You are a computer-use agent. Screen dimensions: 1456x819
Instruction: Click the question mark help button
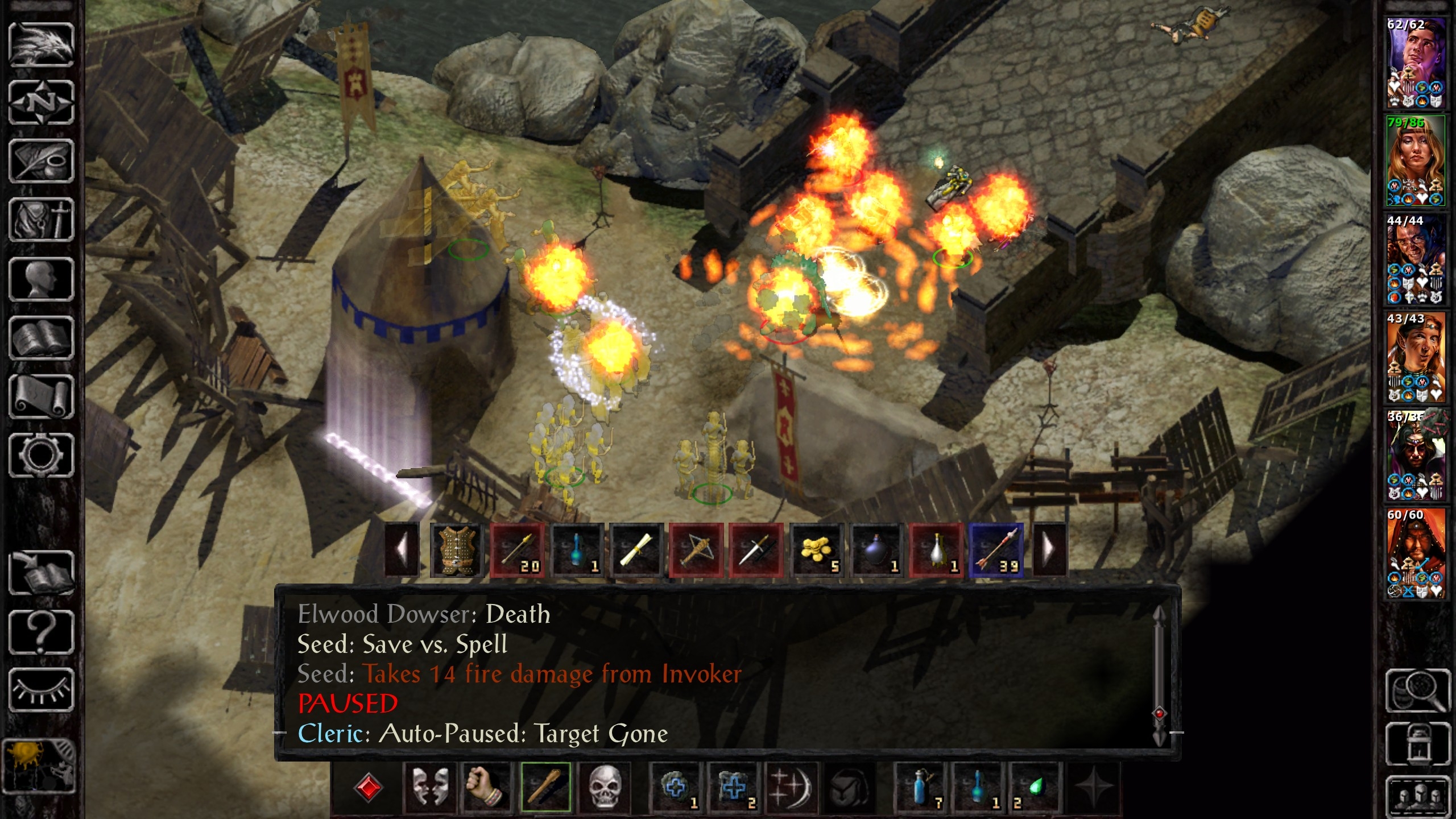point(41,631)
